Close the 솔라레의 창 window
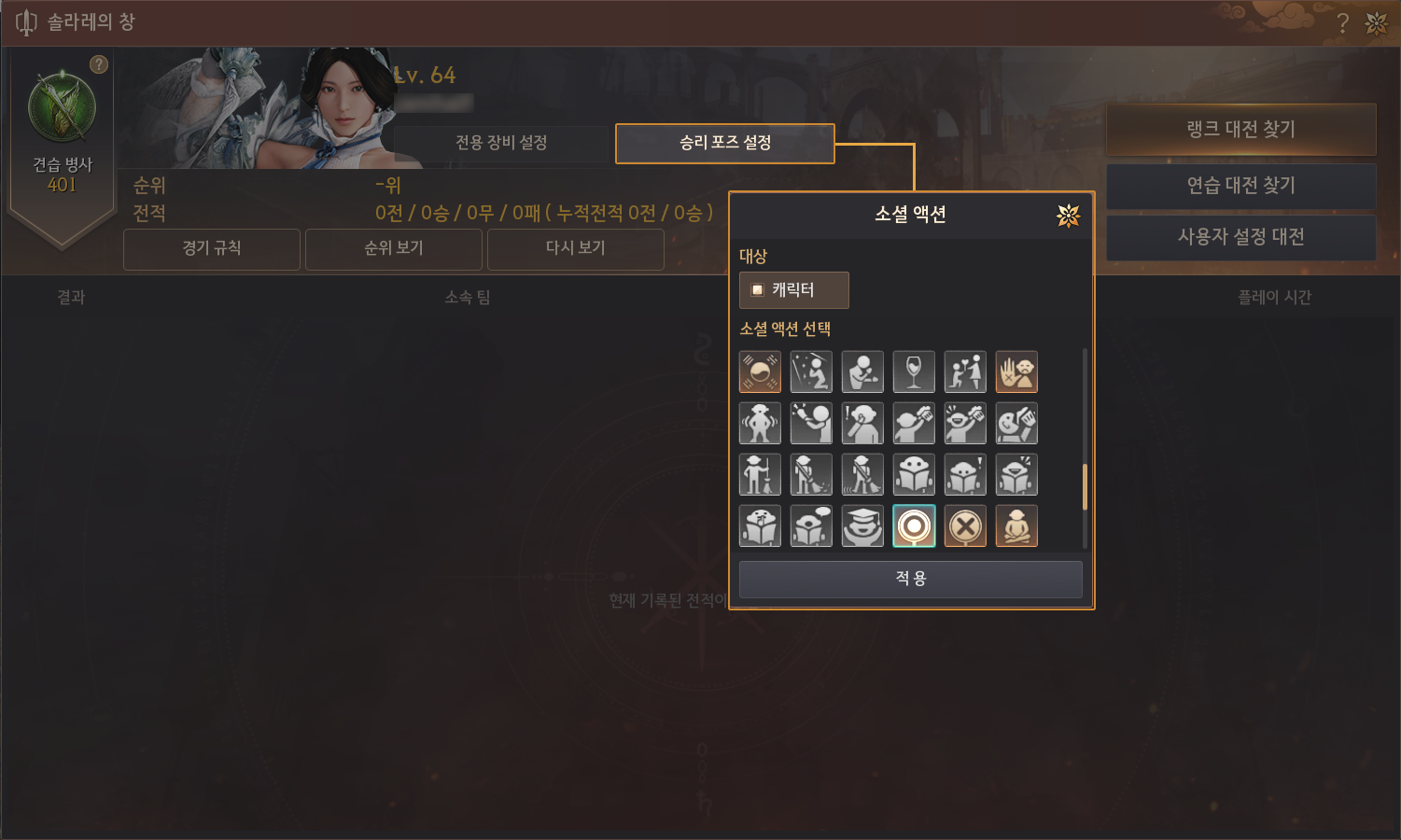This screenshot has width=1401, height=840. (x=1377, y=23)
